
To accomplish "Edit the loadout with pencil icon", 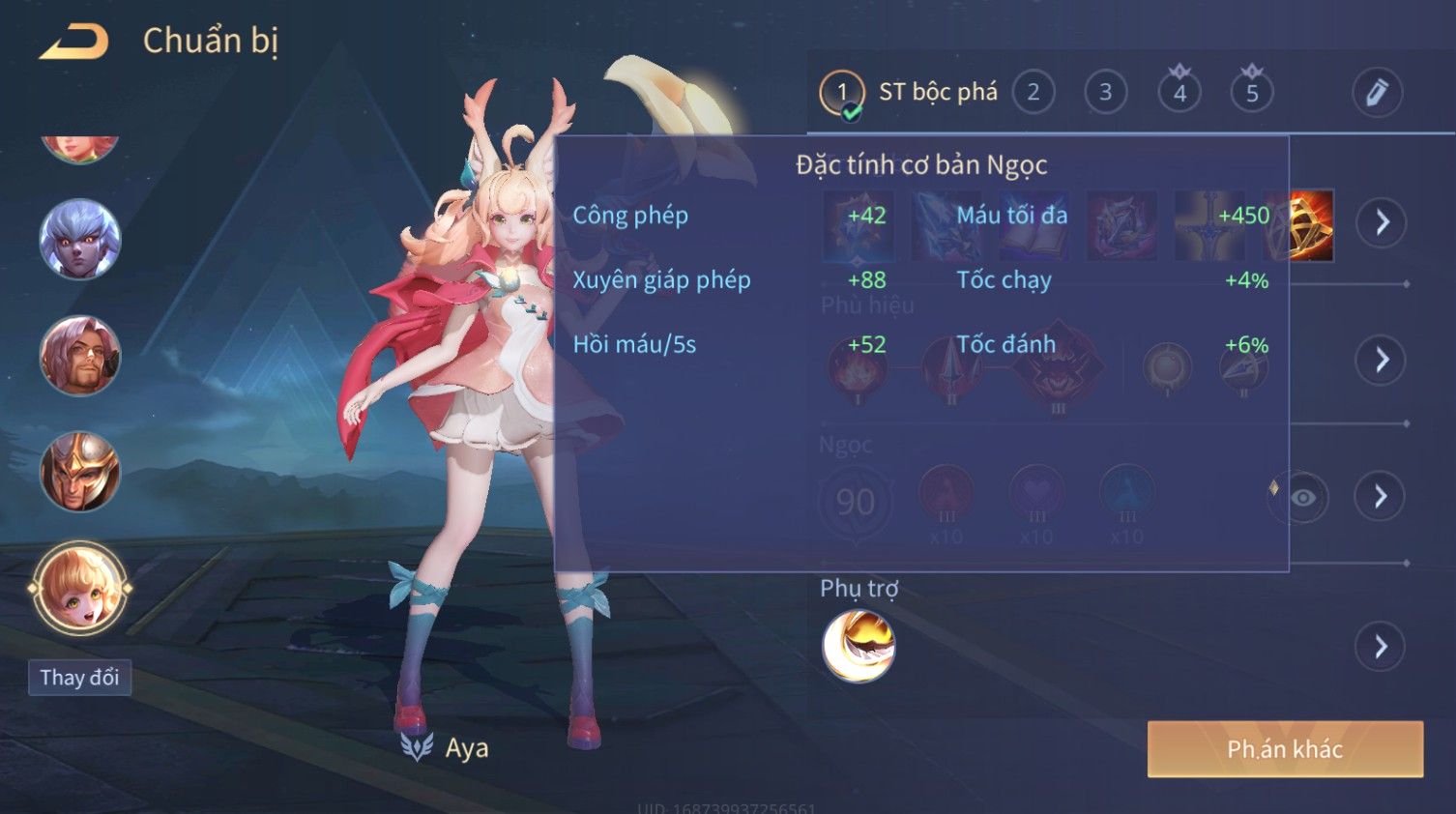I will click(1377, 93).
